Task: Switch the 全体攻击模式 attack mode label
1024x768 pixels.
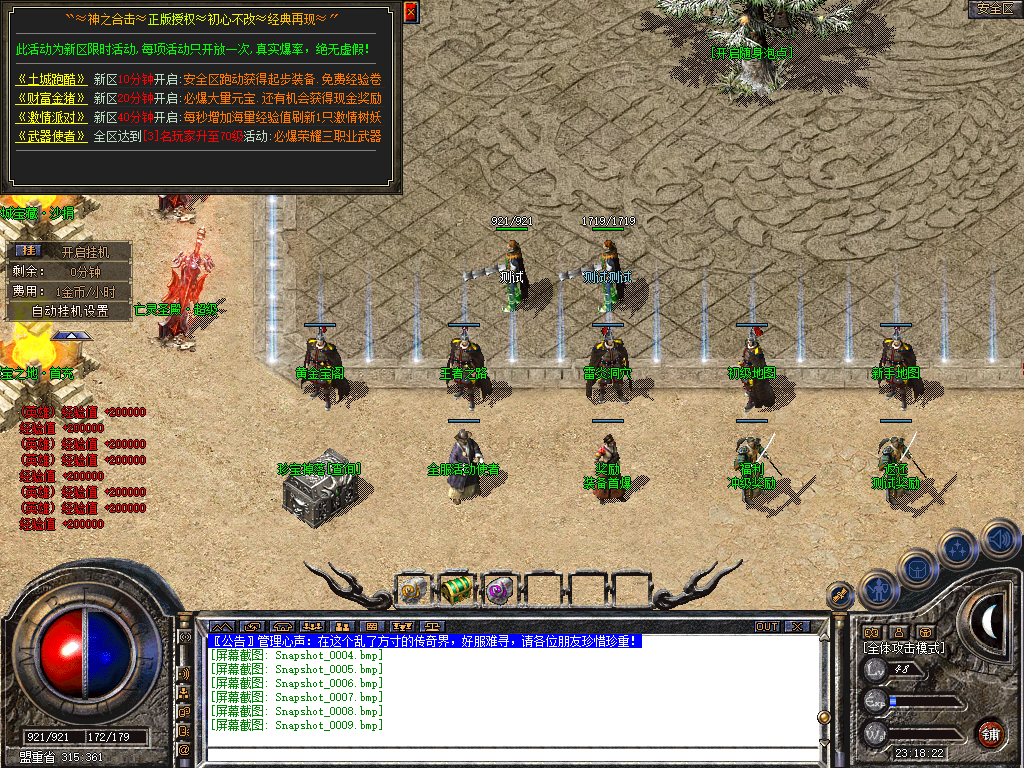Action: pyautogui.click(x=904, y=648)
